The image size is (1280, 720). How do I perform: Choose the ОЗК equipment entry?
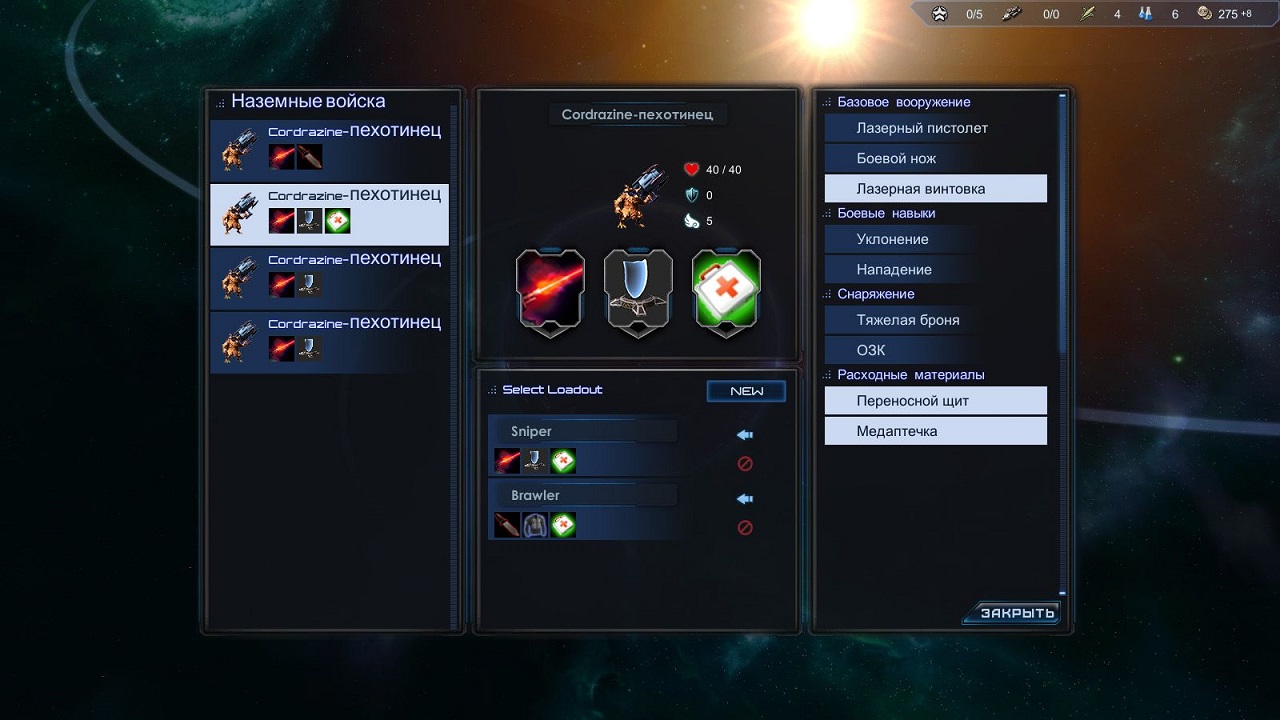pos(935,351)
